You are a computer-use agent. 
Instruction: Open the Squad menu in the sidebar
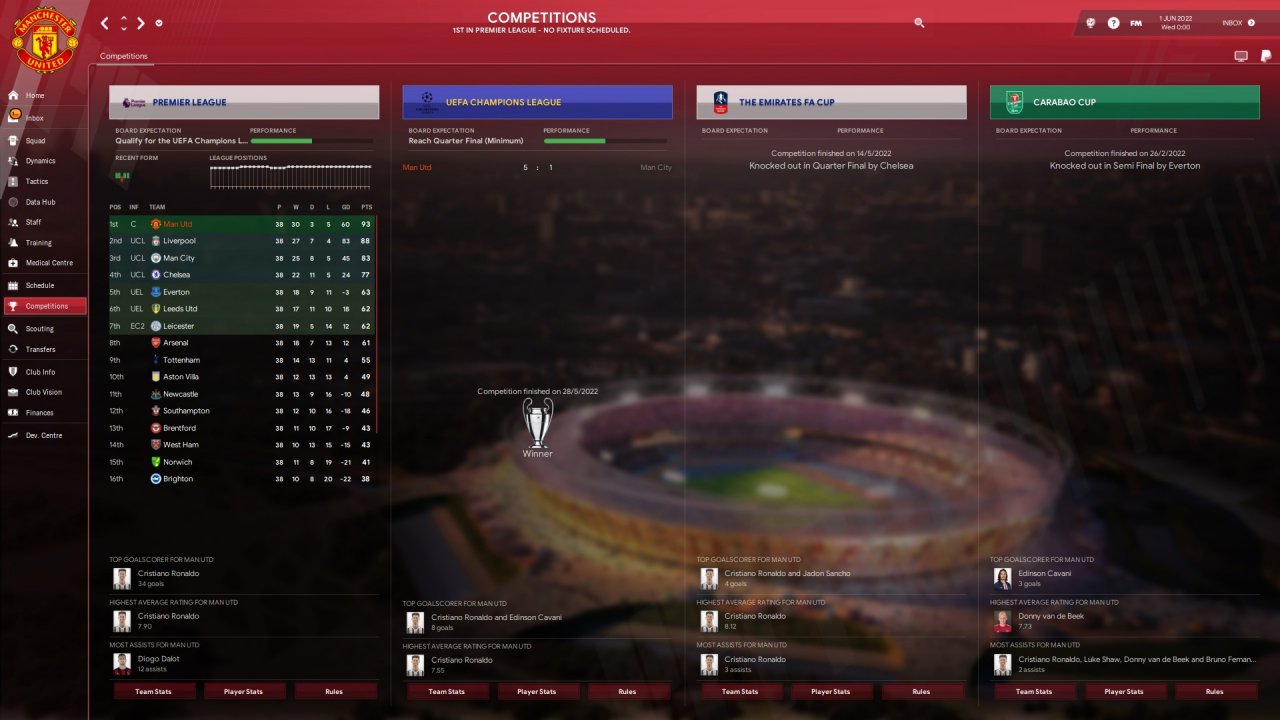point(35,140)
